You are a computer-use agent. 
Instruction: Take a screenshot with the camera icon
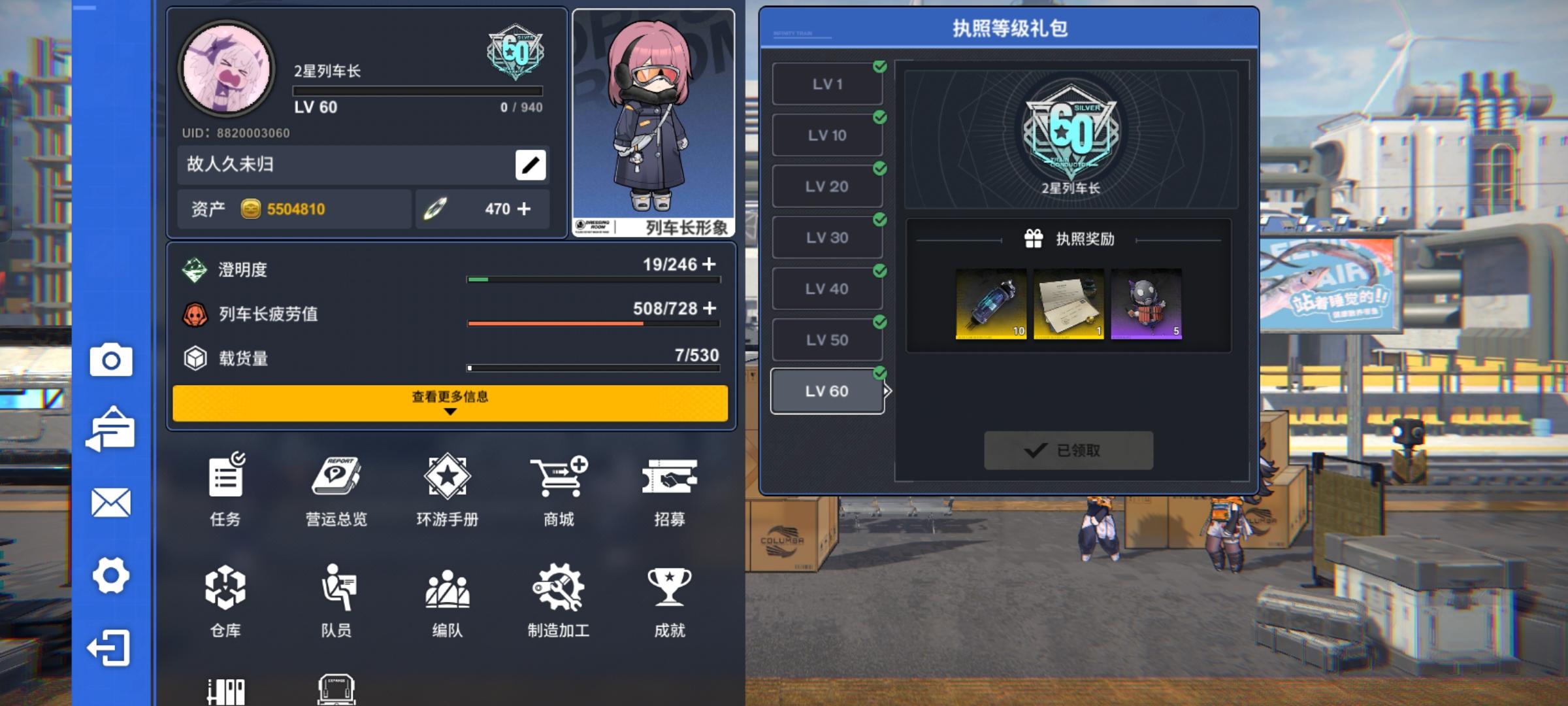tap(110, 359)
